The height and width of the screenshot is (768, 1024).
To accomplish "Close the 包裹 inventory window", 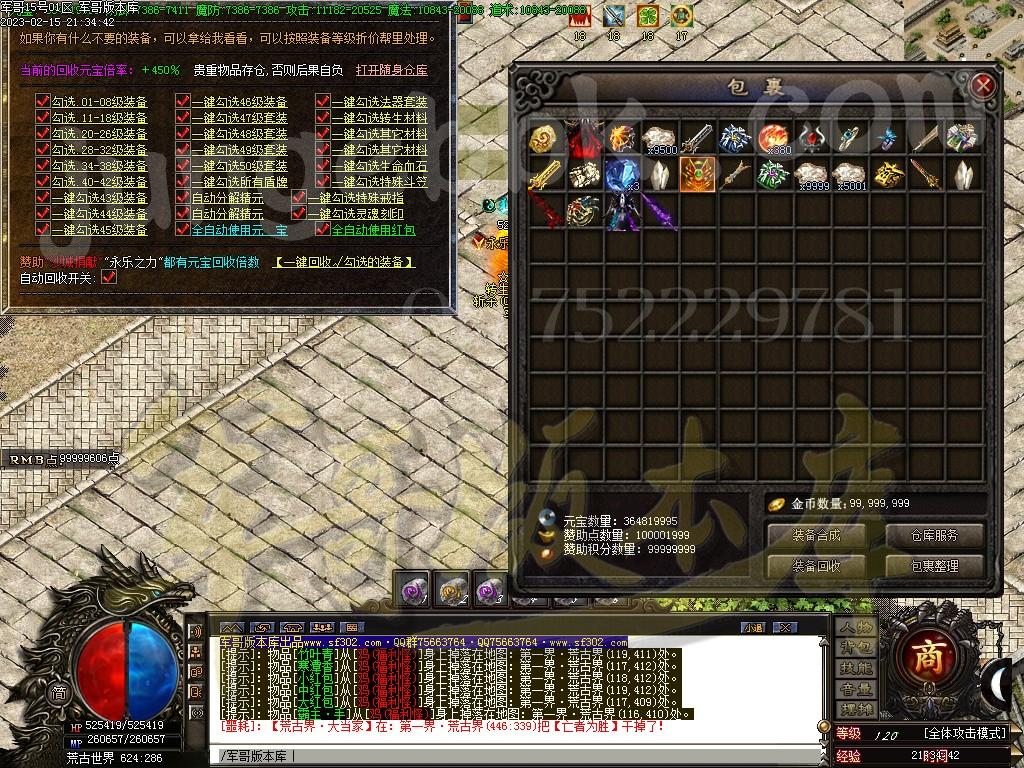I will (982, 86).
